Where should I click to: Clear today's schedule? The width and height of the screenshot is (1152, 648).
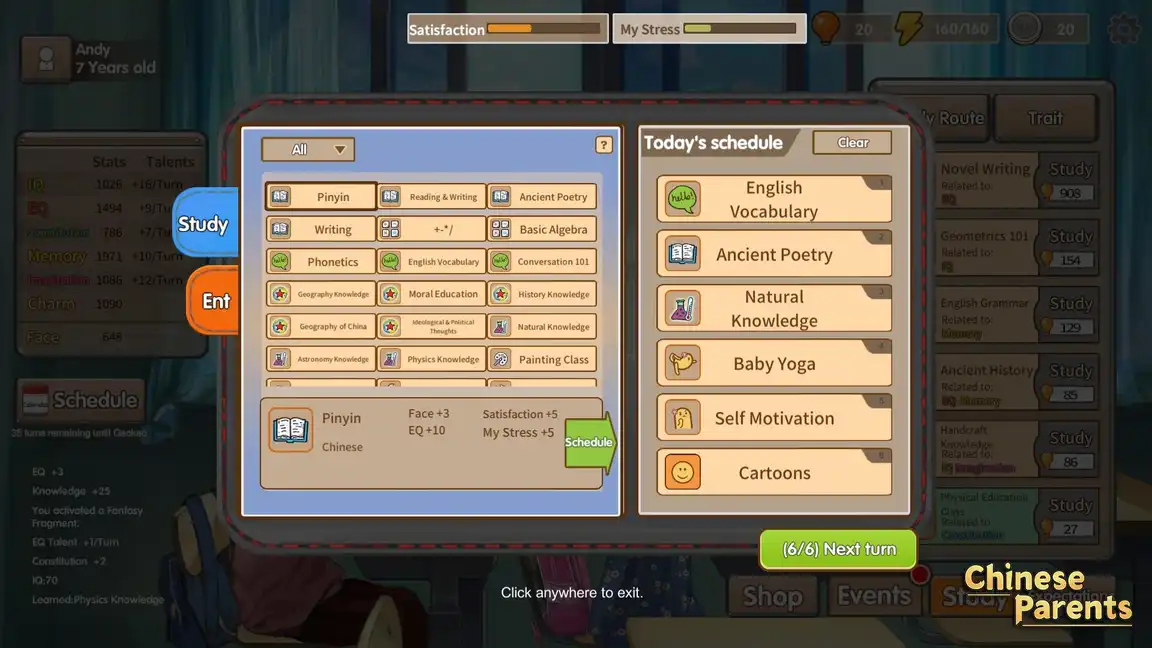(x=852, y=143)
